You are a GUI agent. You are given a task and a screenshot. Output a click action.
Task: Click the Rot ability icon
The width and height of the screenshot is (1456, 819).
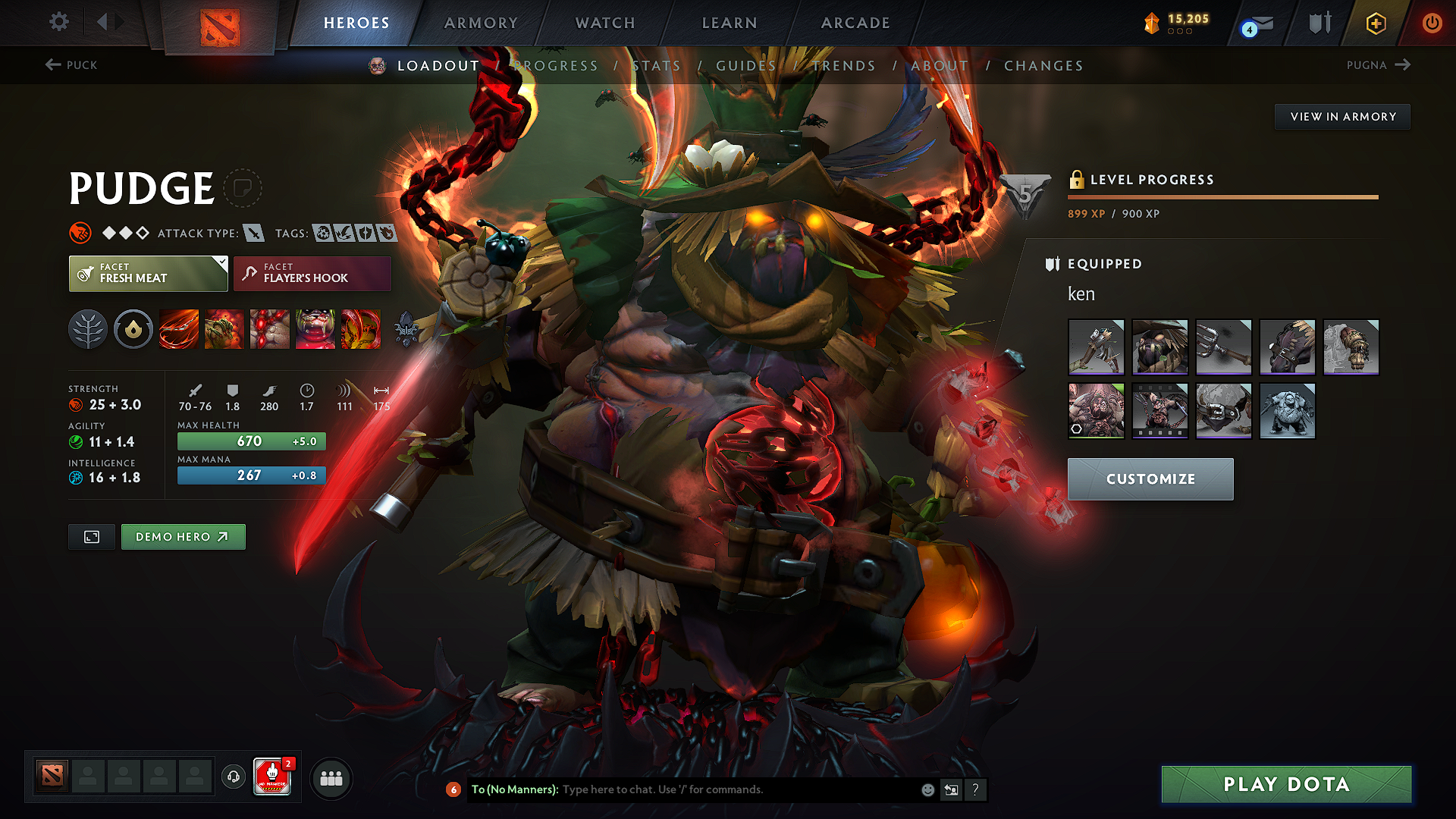coord(224,328)
